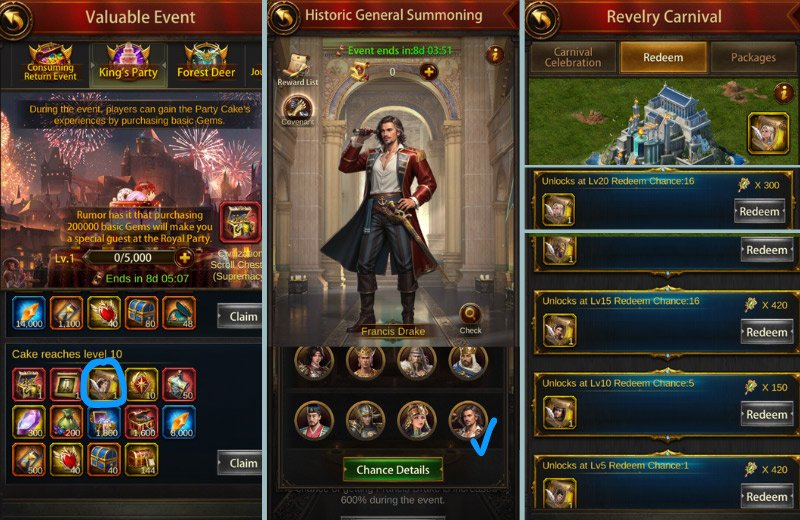Viewport: 800px width, 520px height.
Task: Claim the Cake reaches level 10 reward
Action: 237,463
